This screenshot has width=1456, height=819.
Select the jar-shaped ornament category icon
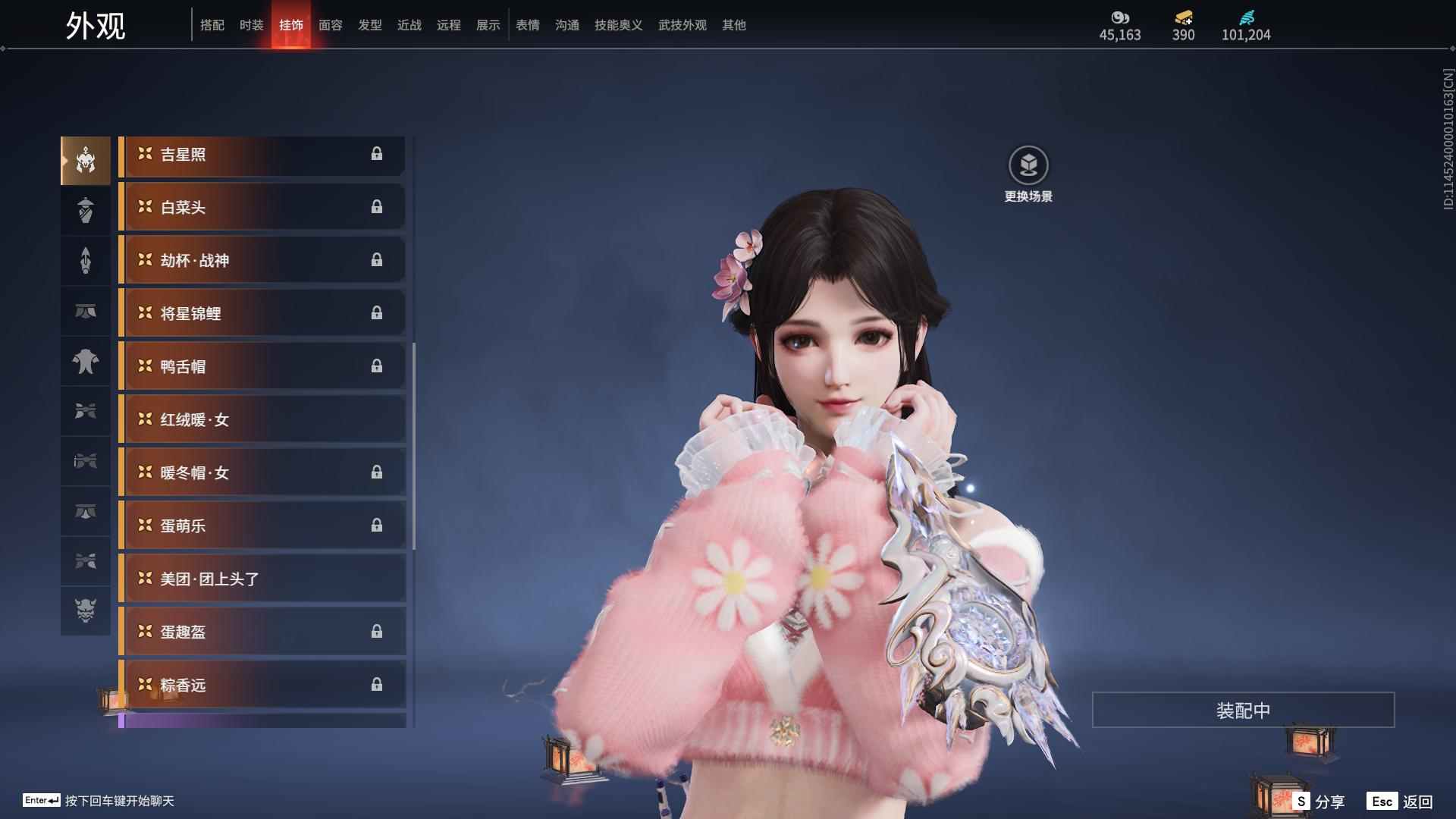[85, 210]
